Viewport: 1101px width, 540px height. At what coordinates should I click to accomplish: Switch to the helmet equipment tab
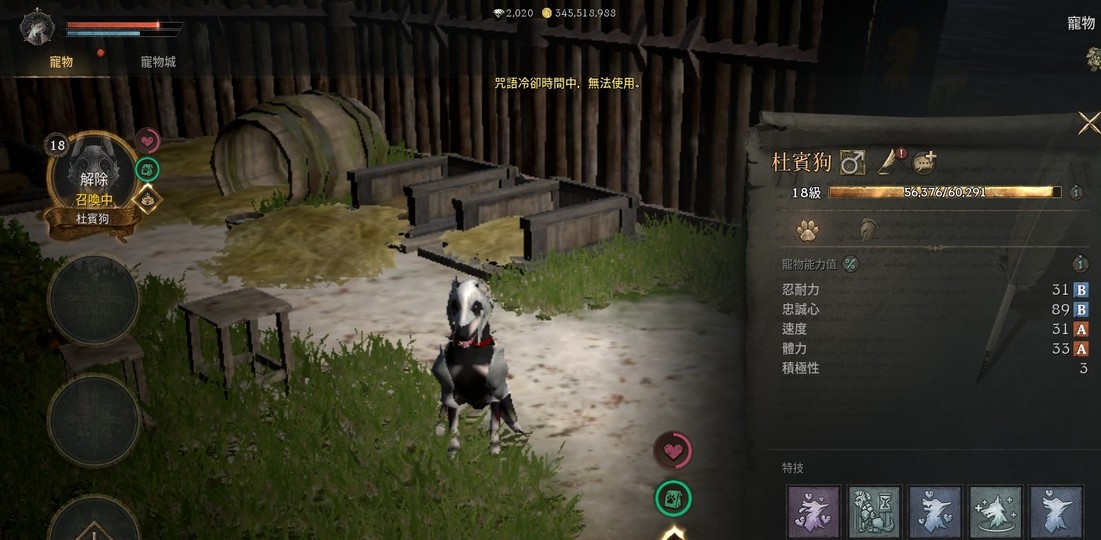point(867,231)
